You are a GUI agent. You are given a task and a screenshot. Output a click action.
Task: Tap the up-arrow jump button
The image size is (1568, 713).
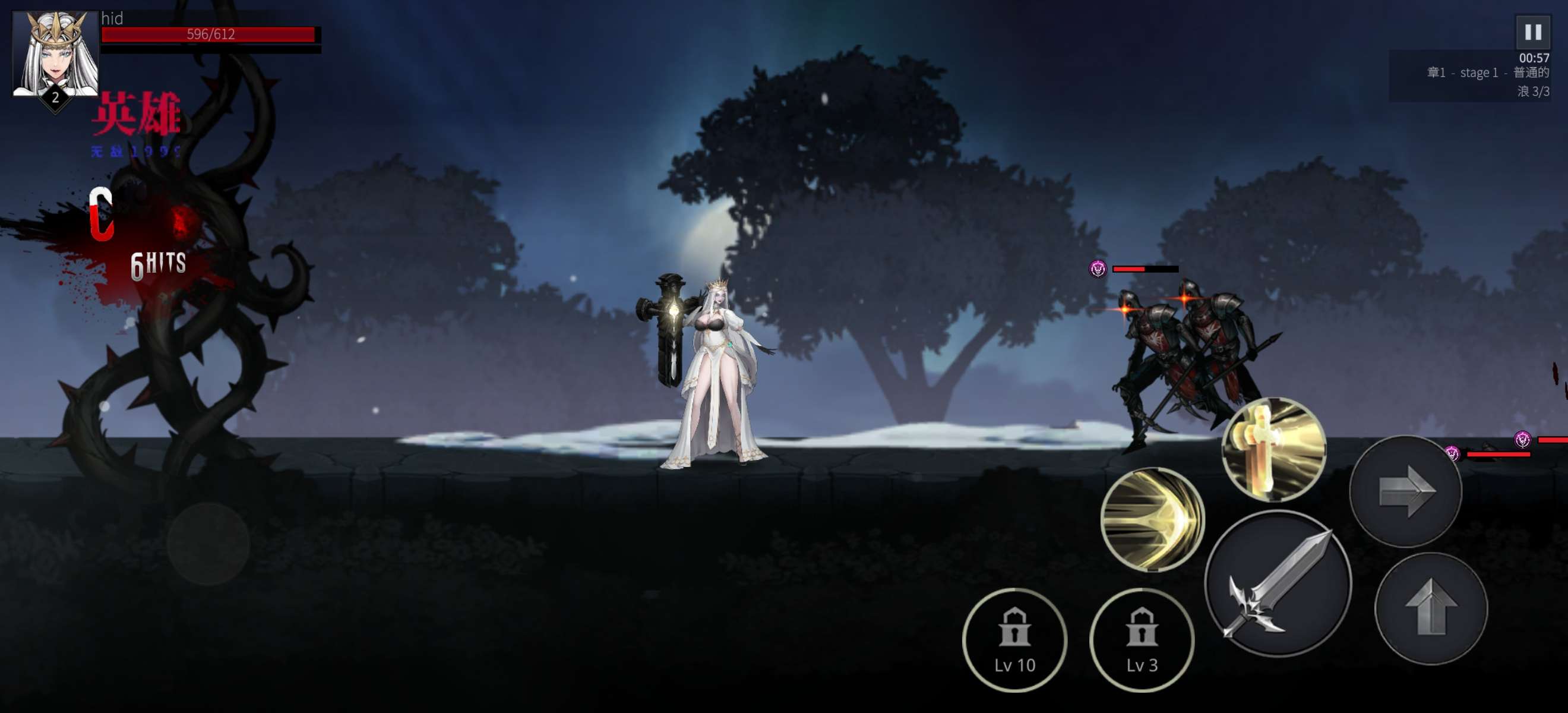pos(1431,608)
